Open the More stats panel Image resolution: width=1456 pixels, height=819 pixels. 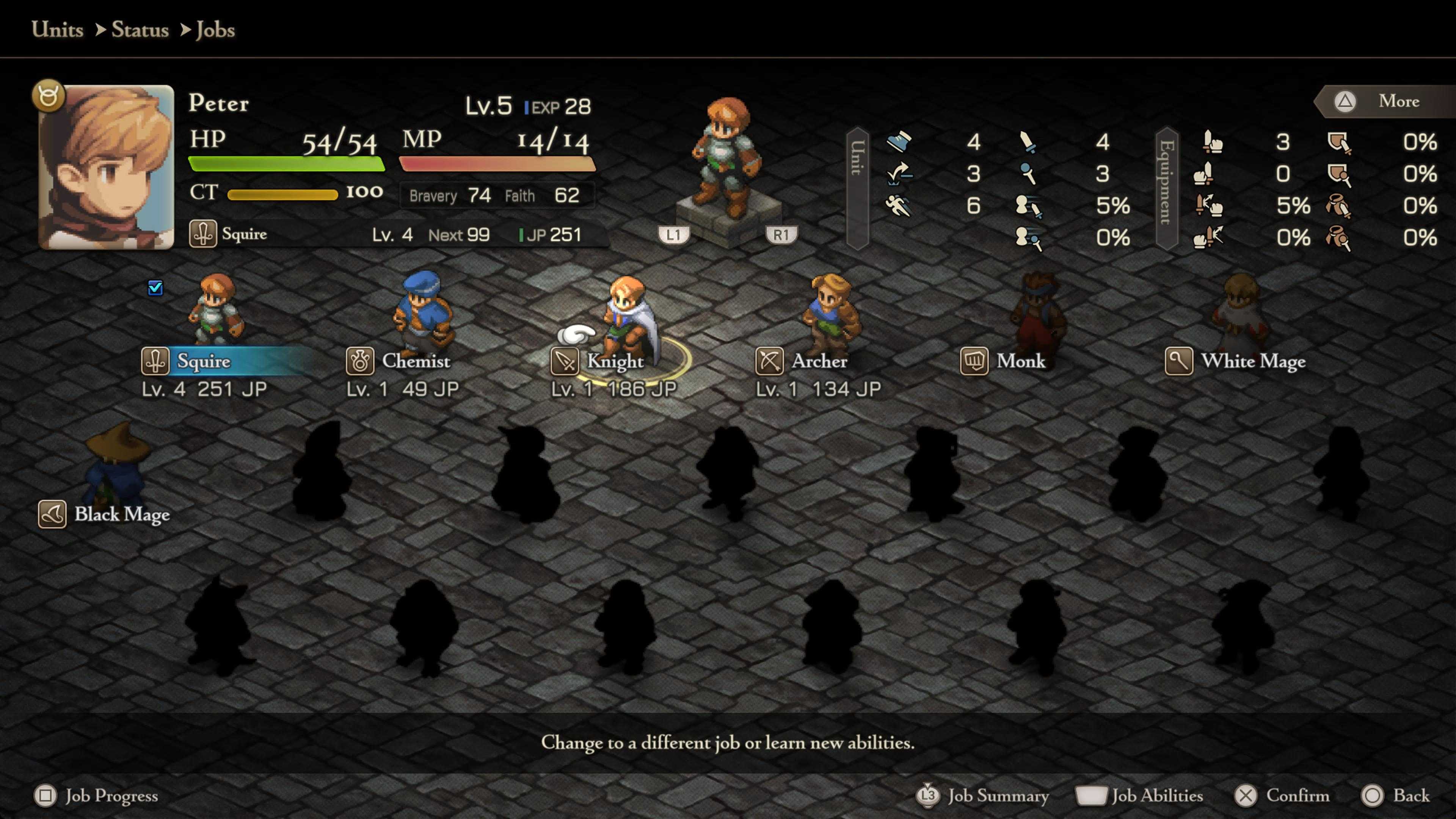[x=1385, y=101]
